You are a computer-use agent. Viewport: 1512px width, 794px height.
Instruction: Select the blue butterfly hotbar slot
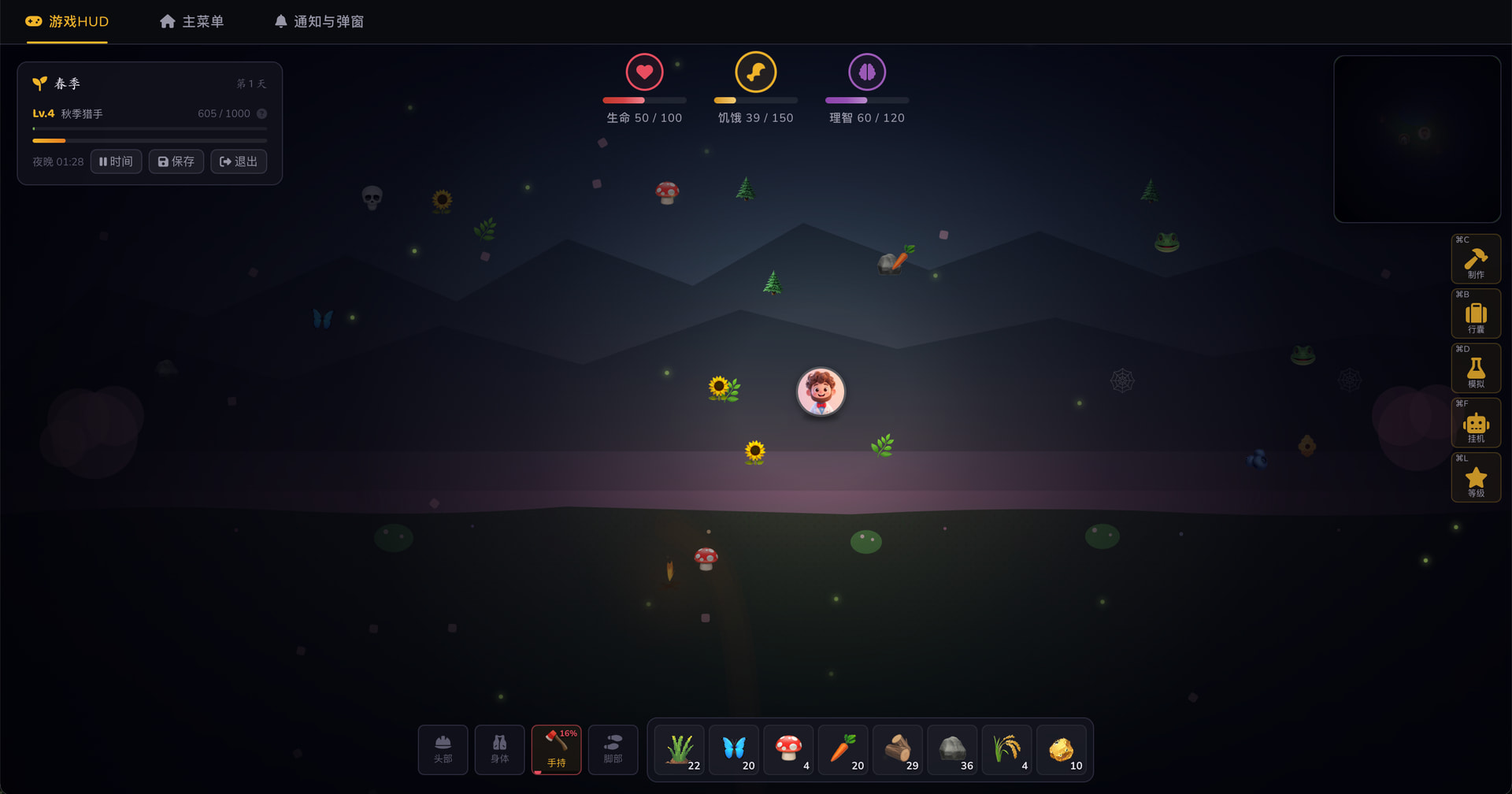pos(734,749)
